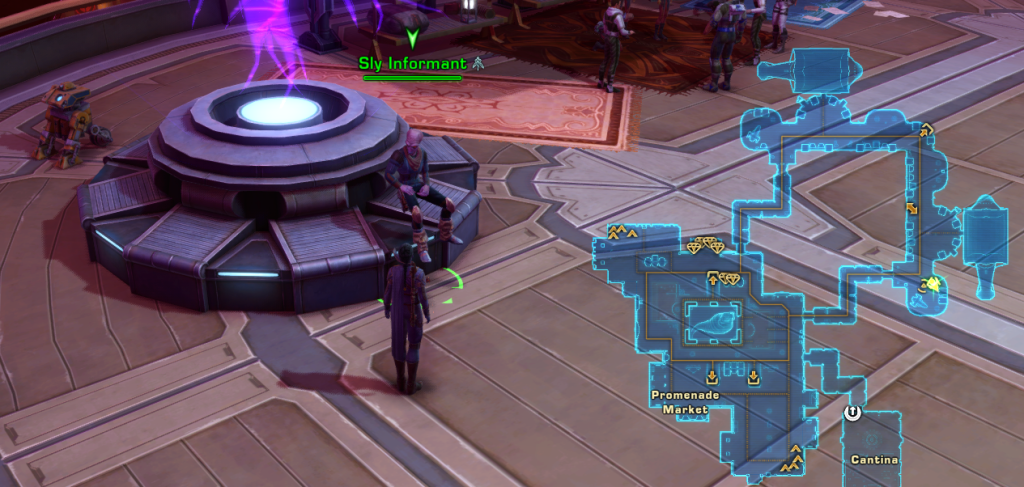Select the Sly Informant nameplate

point(412,63)
